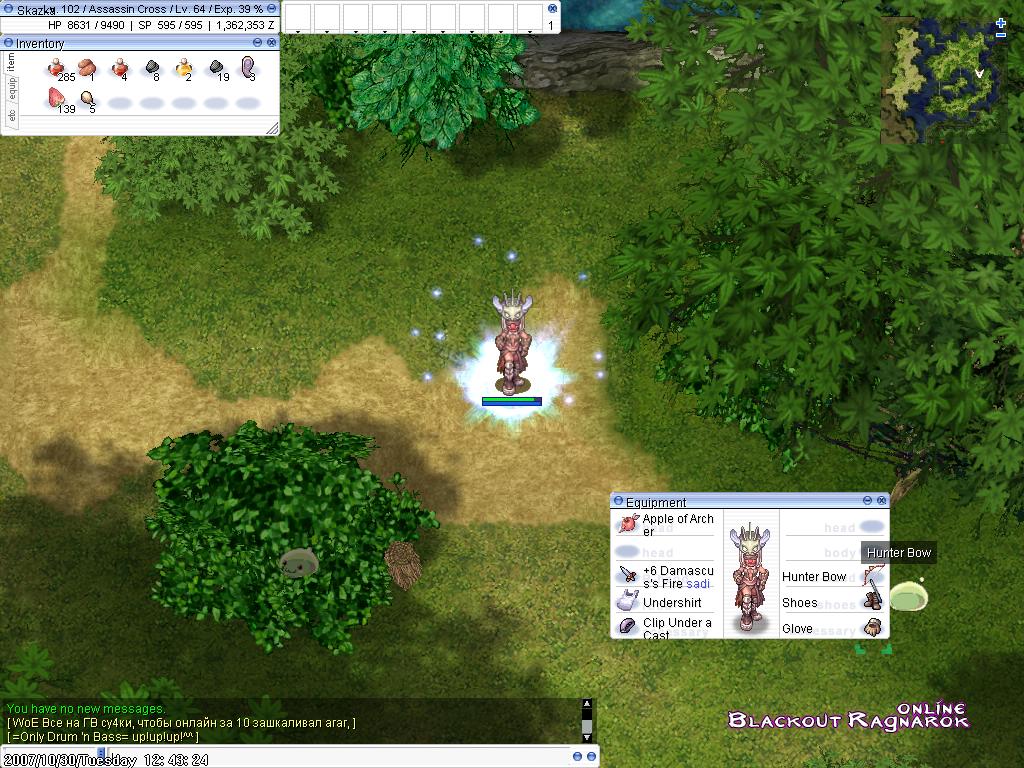Click the +6 Damascus equipment slot

[x=628, y=576]
